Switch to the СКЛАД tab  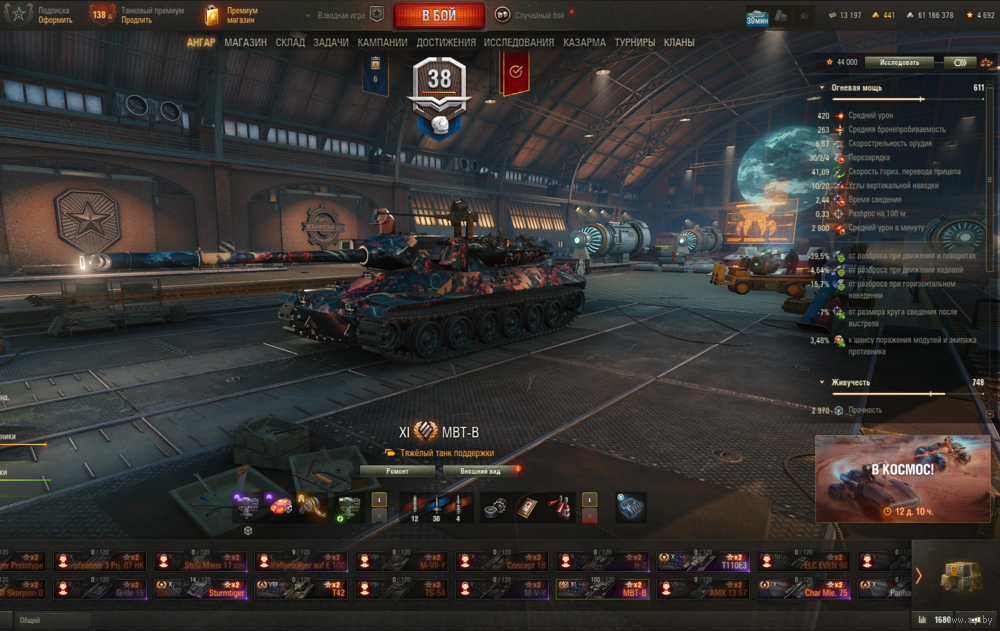(x=290, y=43)
